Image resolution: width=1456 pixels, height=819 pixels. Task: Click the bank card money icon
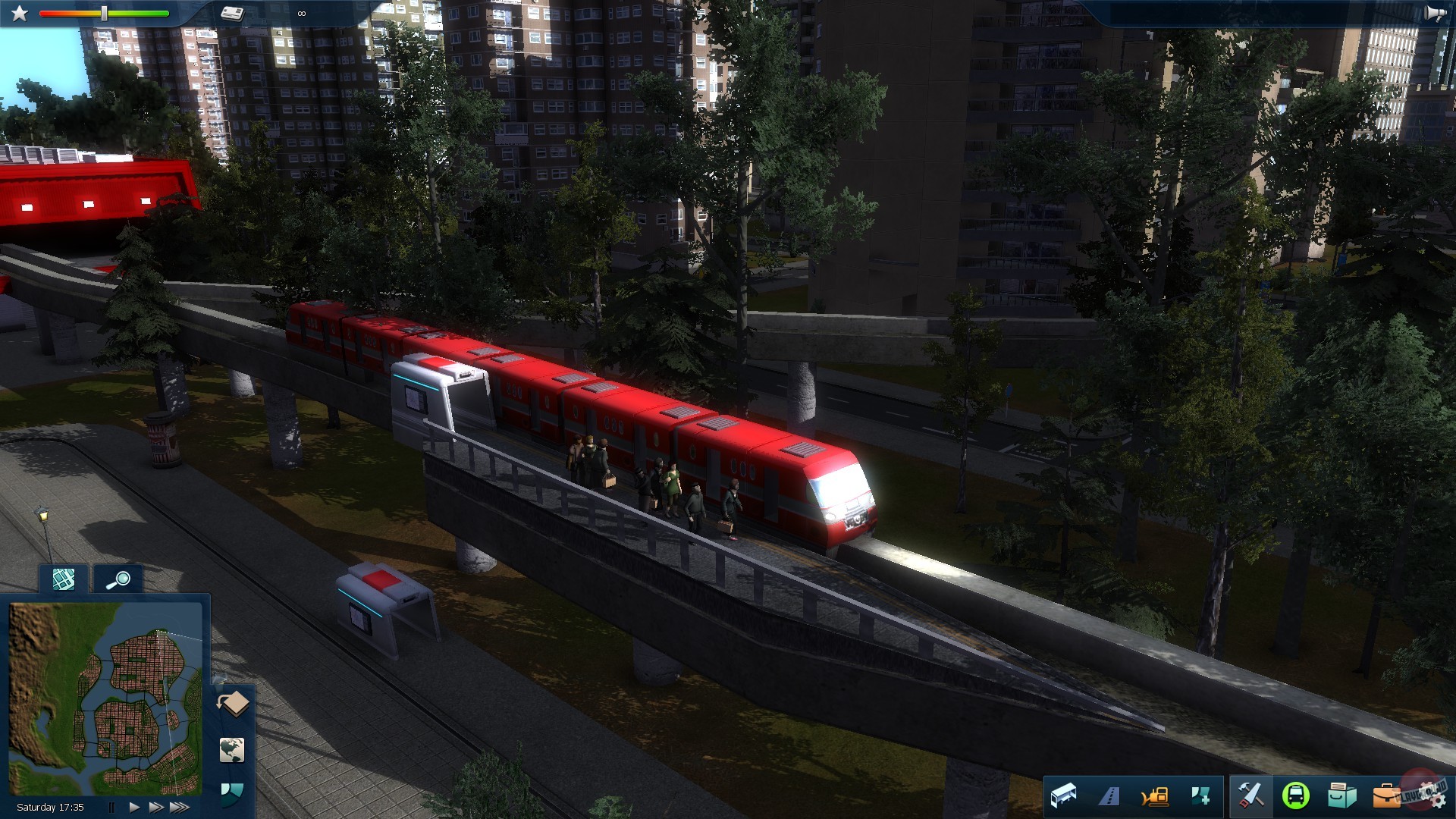231,14
